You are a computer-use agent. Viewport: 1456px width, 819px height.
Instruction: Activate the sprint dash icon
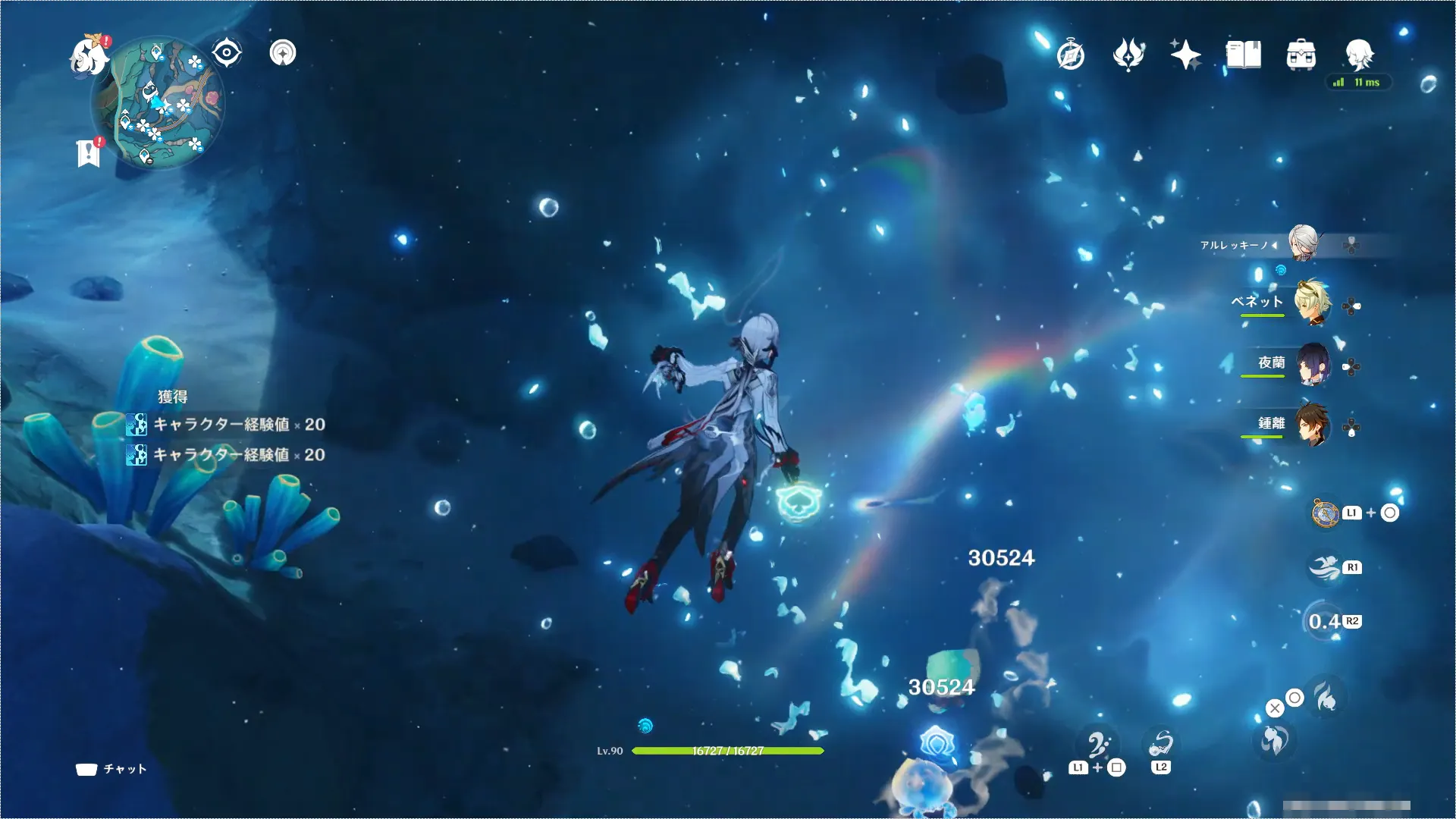[1325, 567]
